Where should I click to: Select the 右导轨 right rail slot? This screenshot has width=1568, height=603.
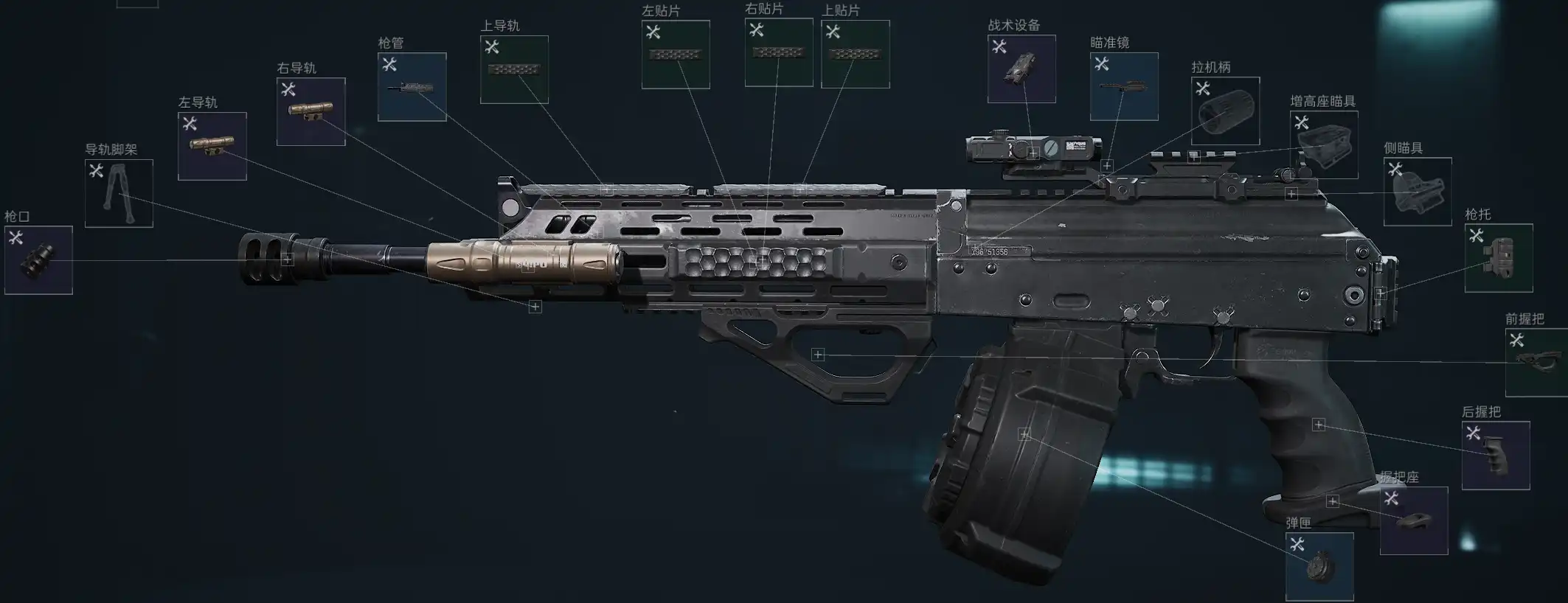(x=311, y=111)
